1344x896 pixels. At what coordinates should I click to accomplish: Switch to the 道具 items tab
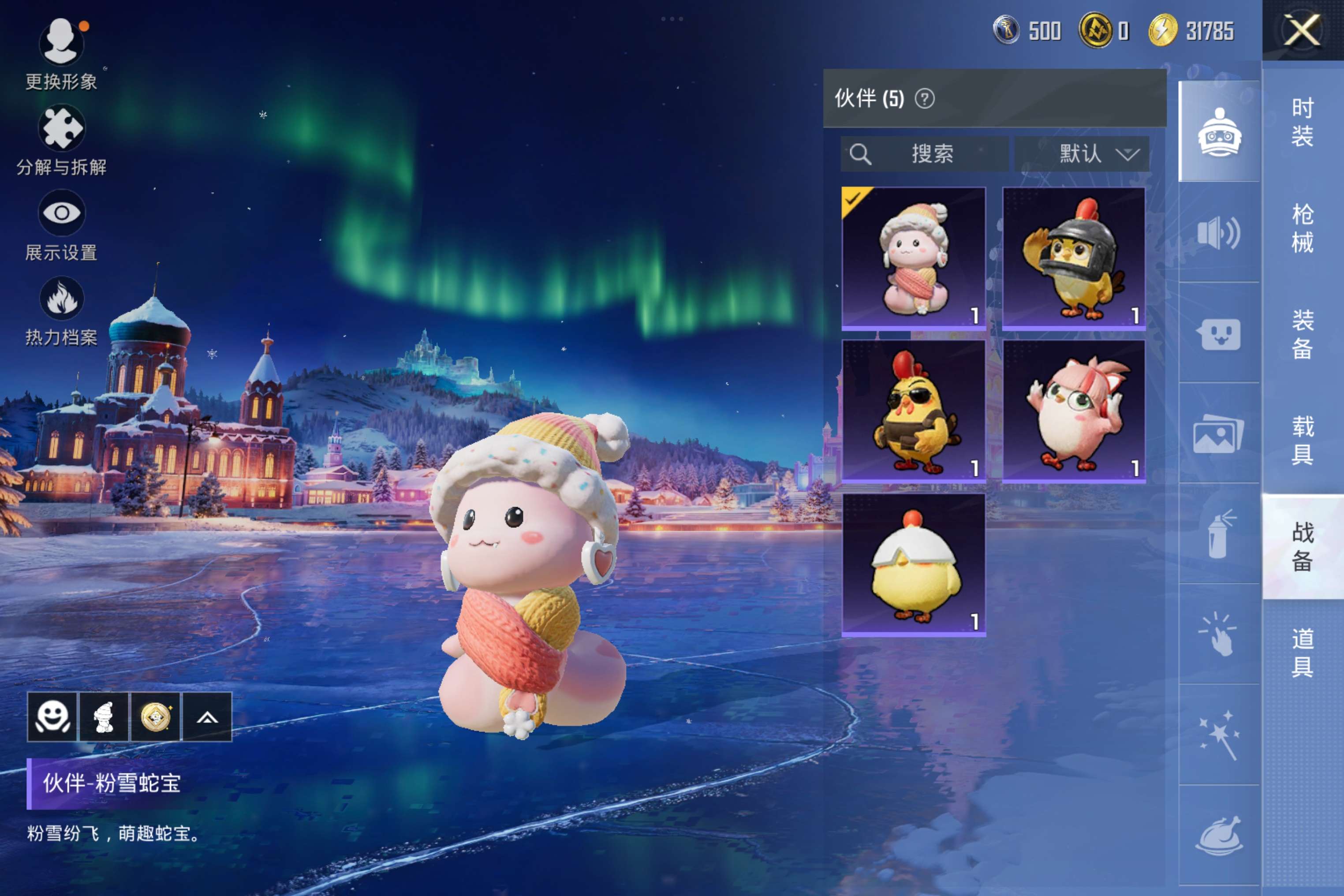[1302, 653]
